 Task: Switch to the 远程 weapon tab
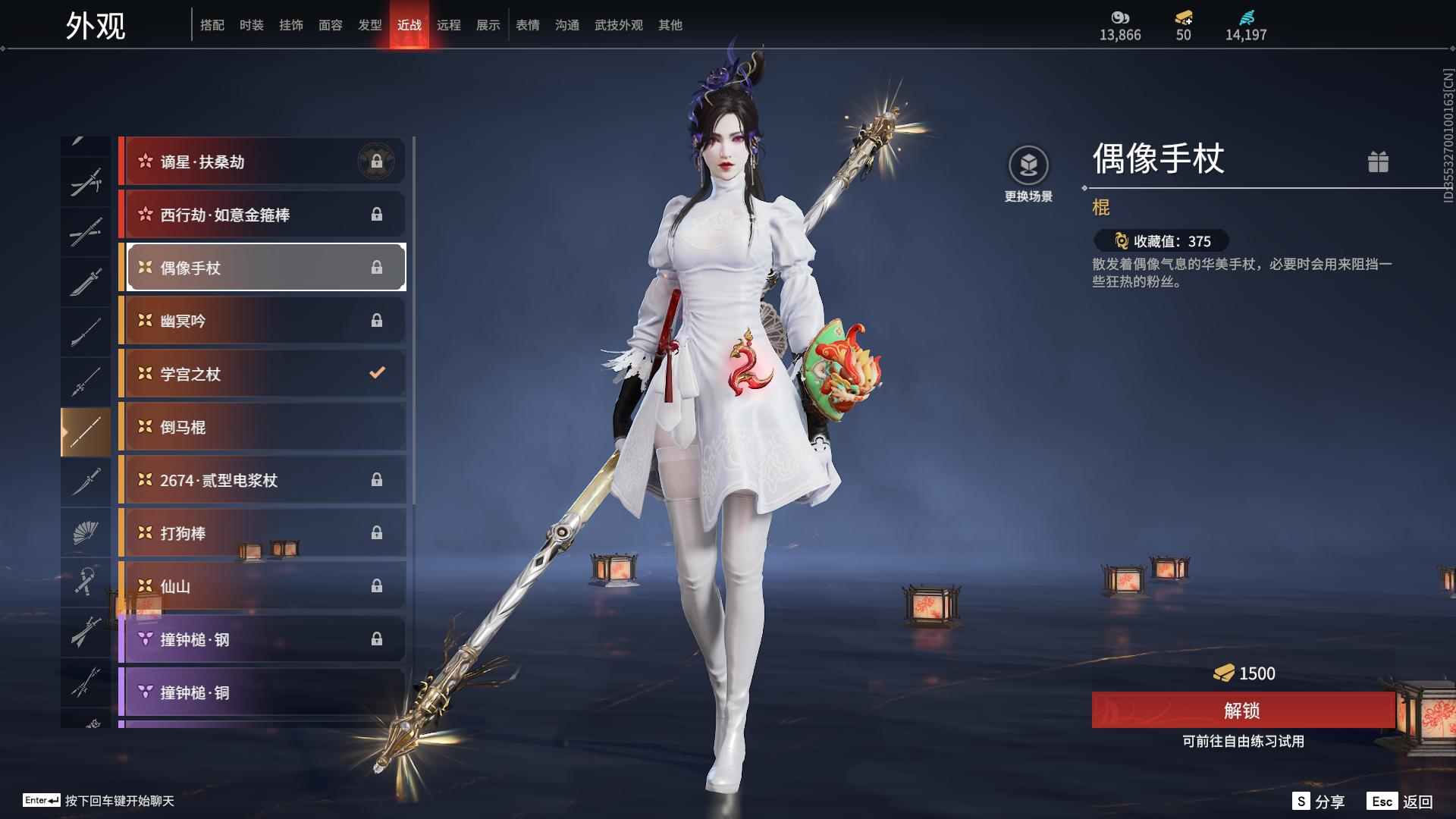[450, 24]
